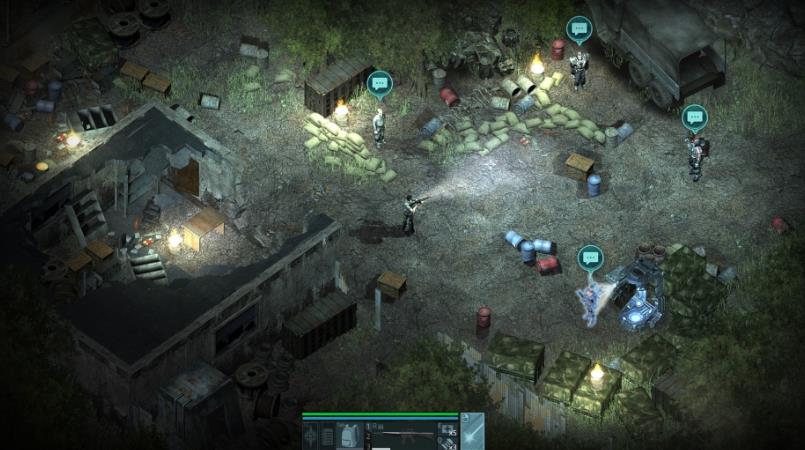Open the backpack inventory icon
The image size is (805, 450).
coord(349,436)
